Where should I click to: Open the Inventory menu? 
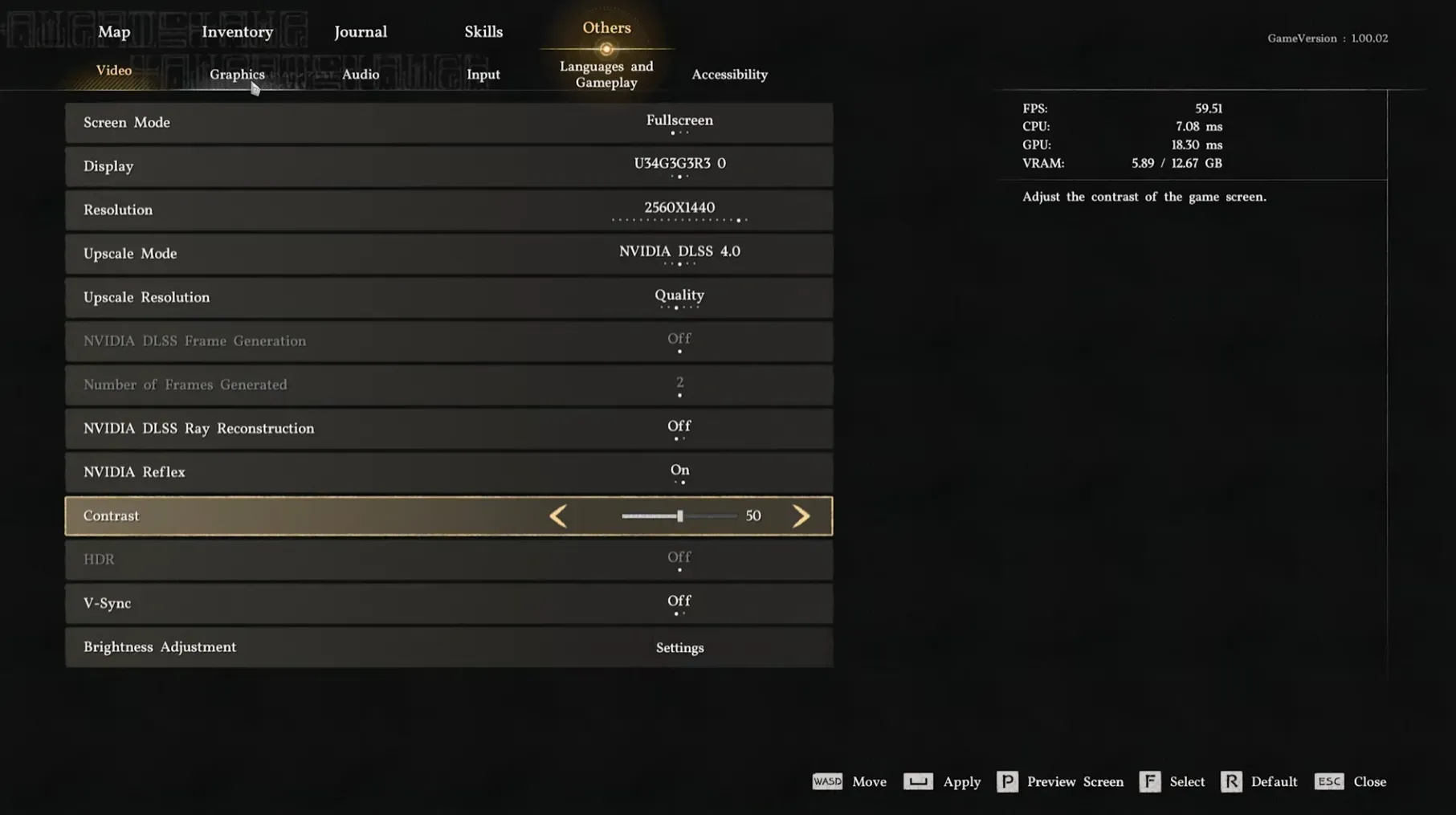coord(237,31)
